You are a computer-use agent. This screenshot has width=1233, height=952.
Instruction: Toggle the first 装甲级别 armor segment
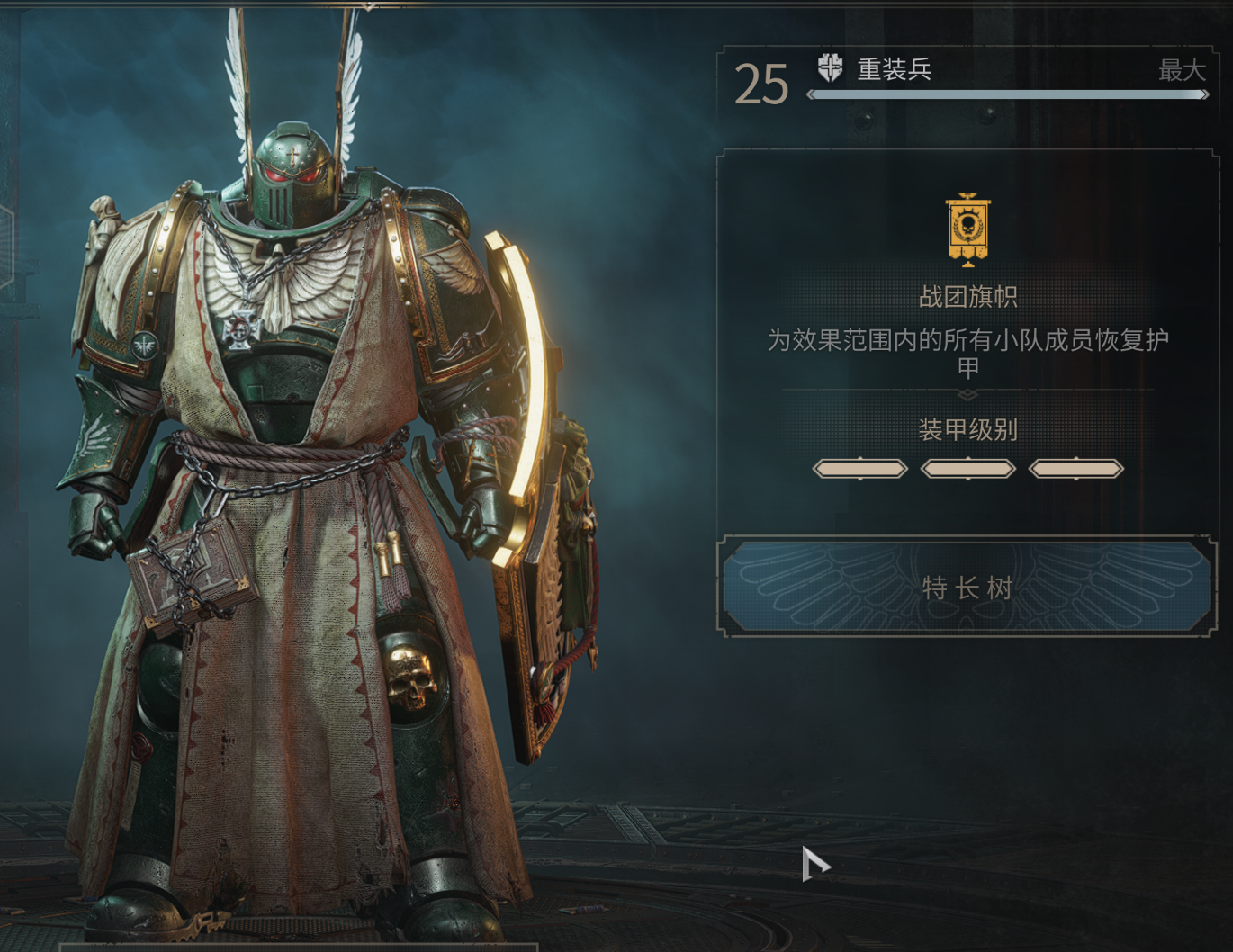pyautogui.click(x=859, y=468)
